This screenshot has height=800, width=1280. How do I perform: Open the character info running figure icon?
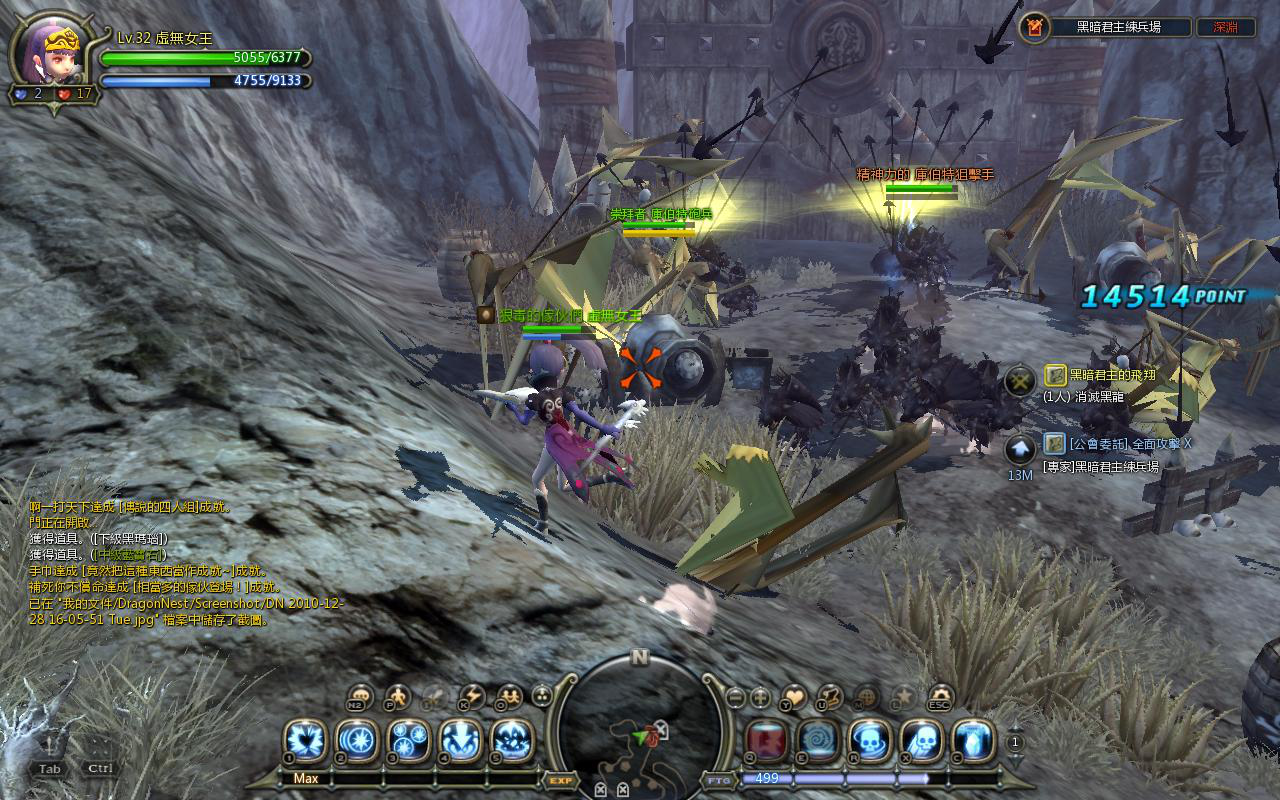(397, 696)
